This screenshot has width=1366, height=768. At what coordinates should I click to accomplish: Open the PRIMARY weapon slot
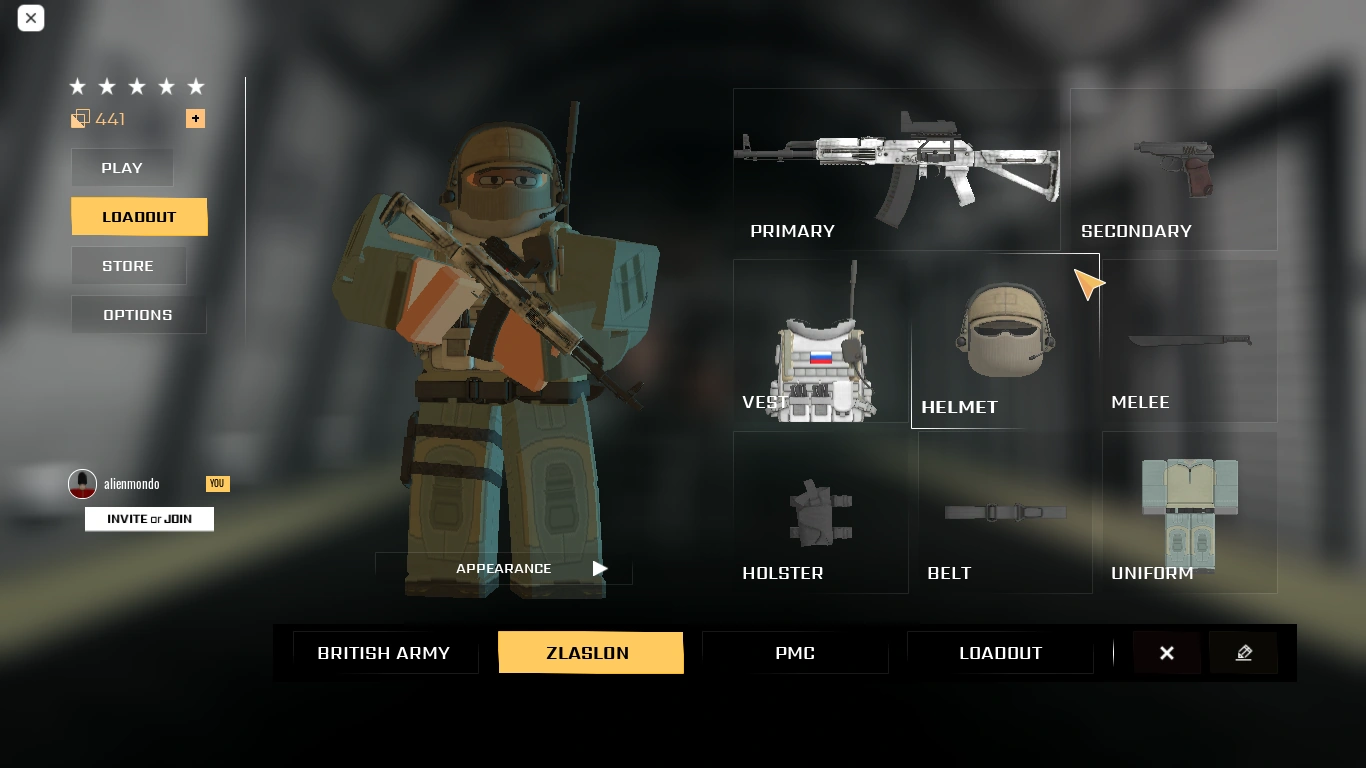coord(896,168)
